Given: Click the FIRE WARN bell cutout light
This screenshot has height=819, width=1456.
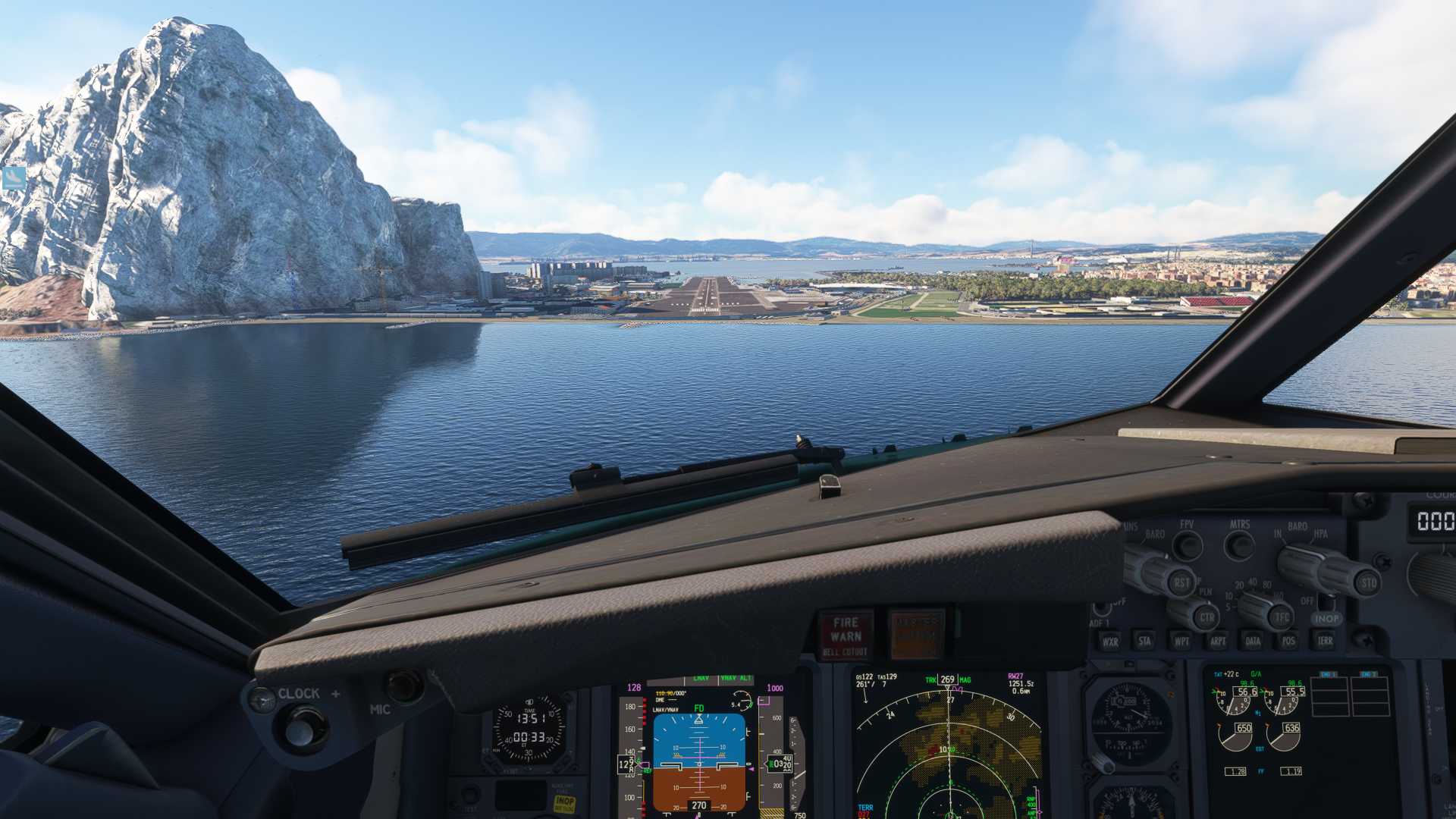Looking at the screenshot, I should (846, 635).
